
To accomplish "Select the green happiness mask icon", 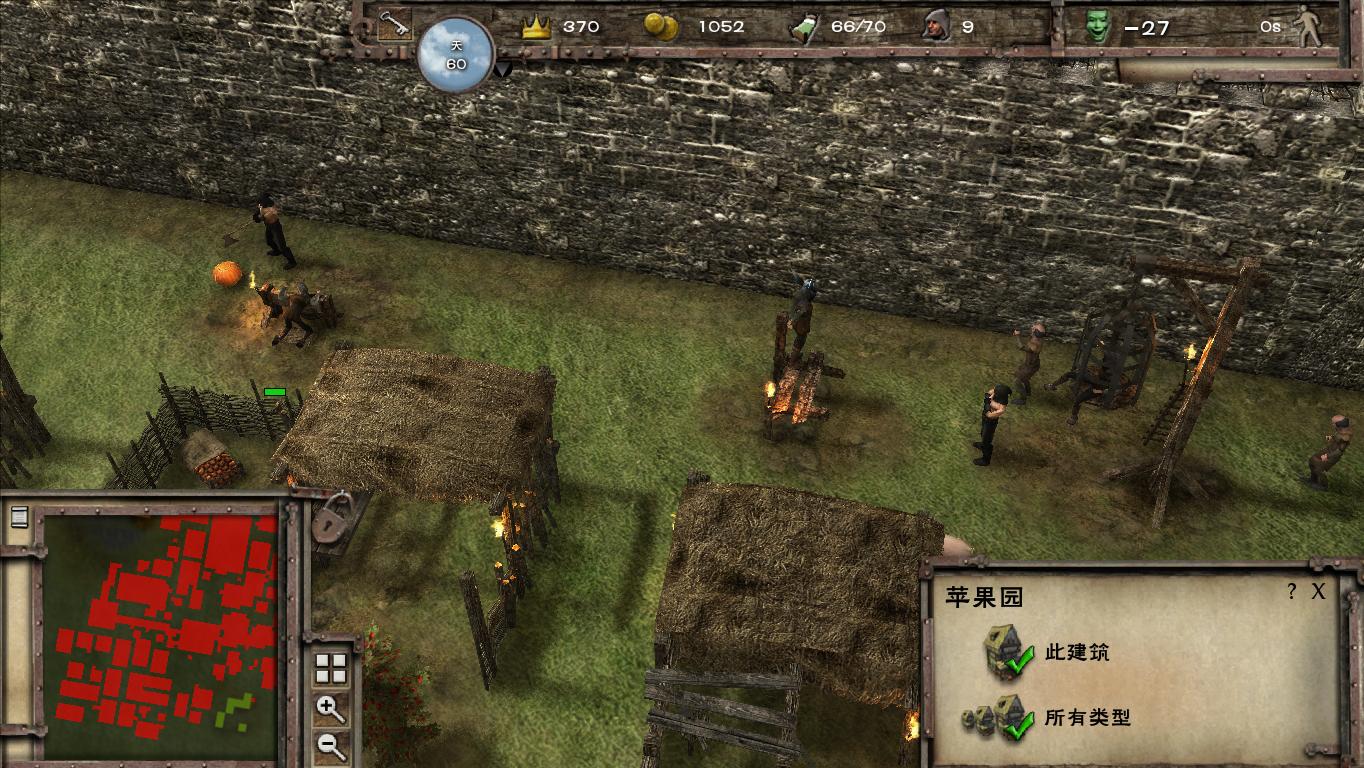I will point(1099,26).
